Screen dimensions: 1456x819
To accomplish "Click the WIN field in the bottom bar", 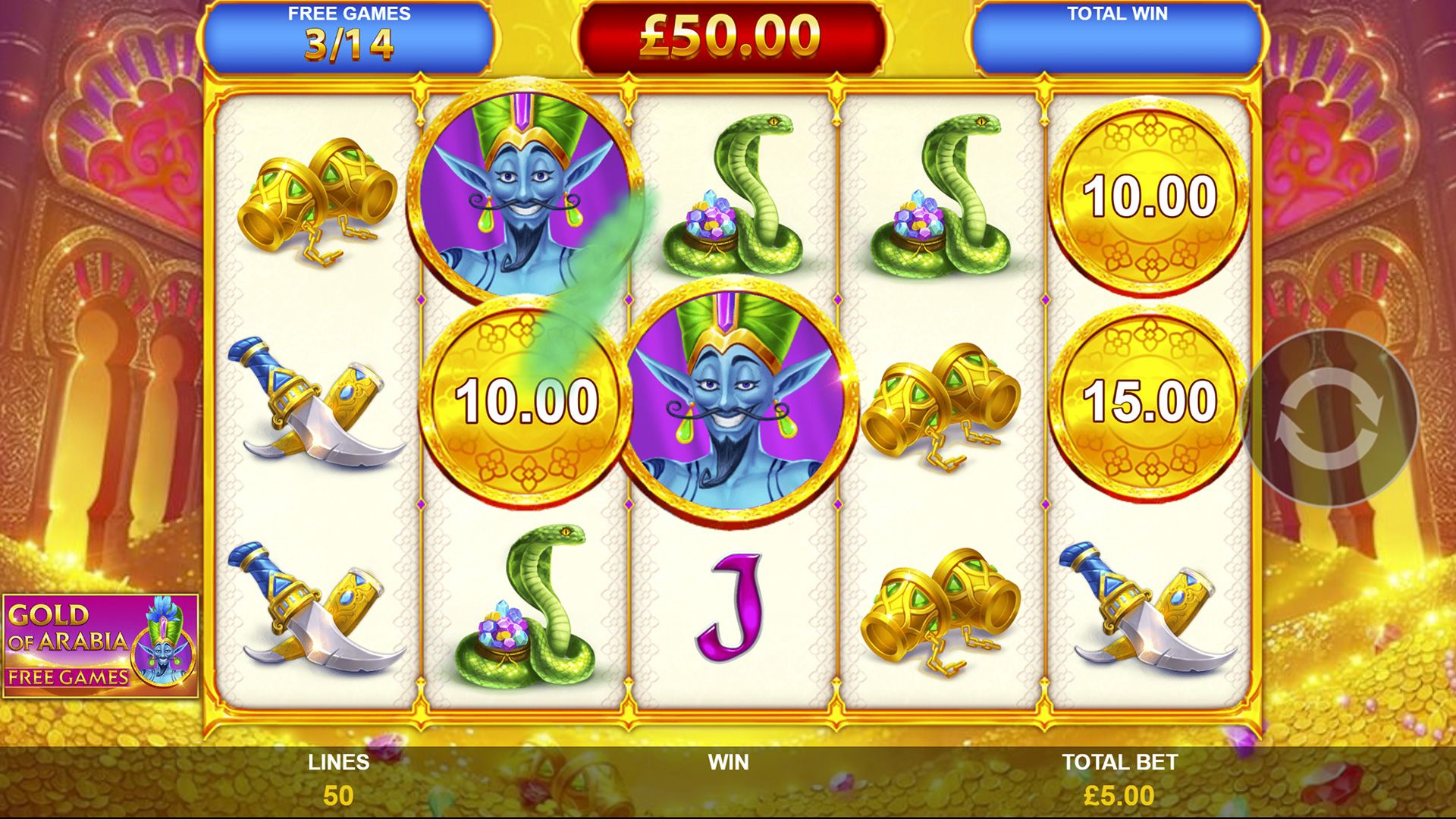I will tap(728, 762).
